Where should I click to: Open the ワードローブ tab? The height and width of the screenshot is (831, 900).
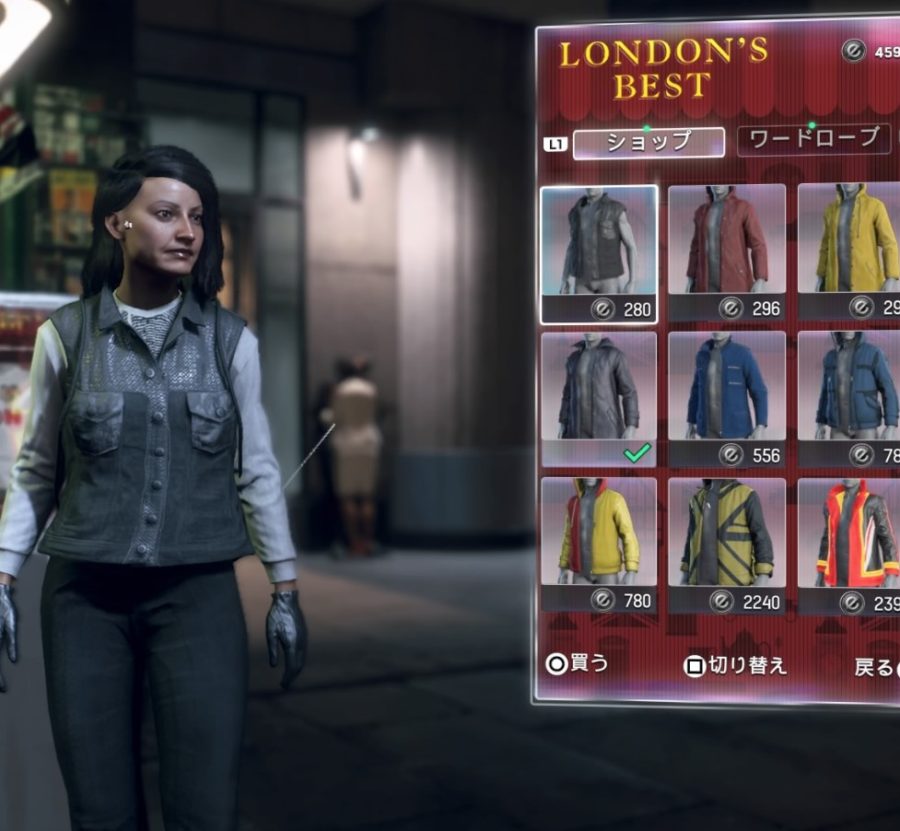tap(814, 140)
